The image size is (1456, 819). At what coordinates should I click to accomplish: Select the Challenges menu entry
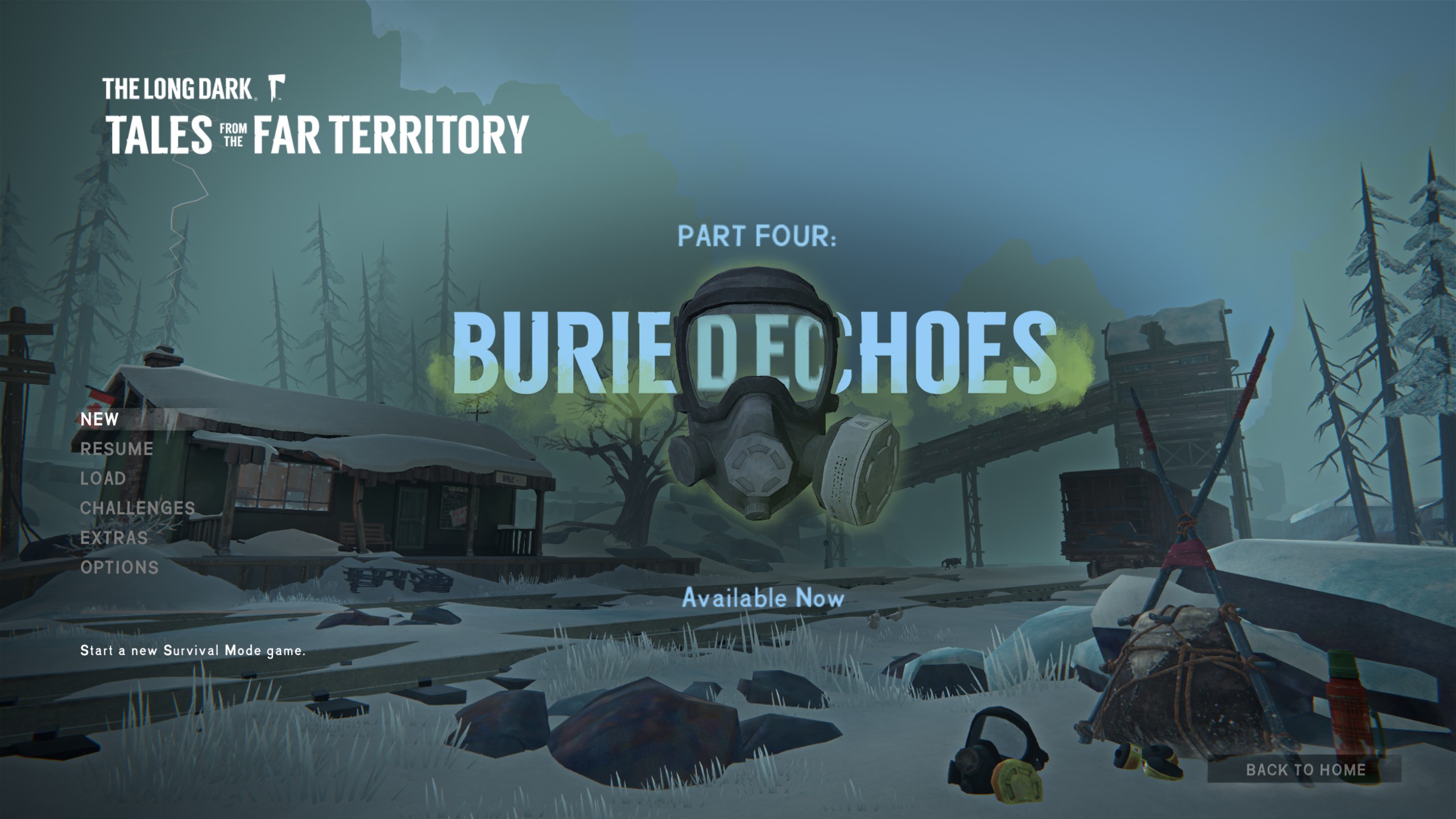(x=138, y=508)
